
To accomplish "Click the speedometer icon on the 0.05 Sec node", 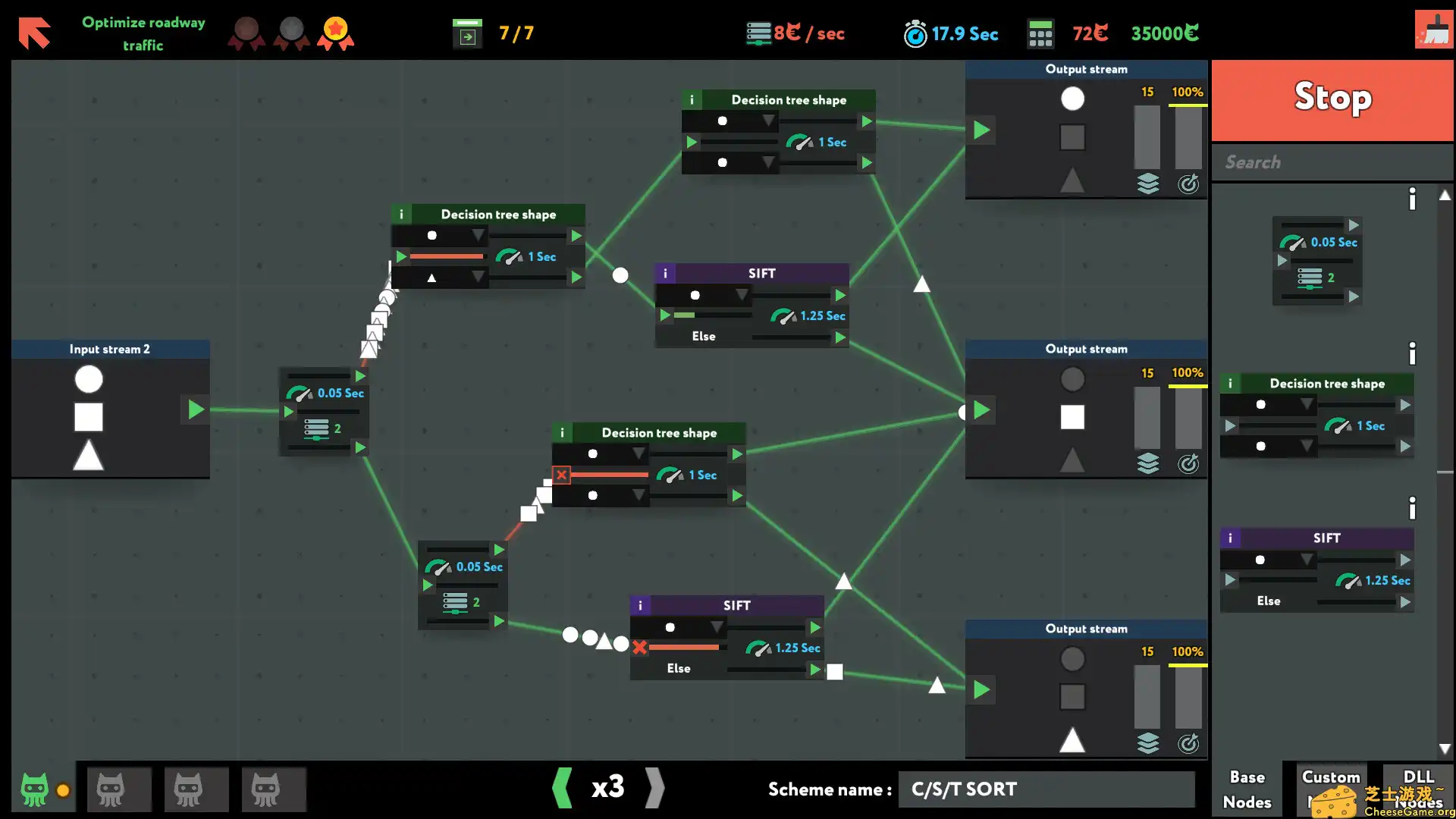I will point(300,393).
